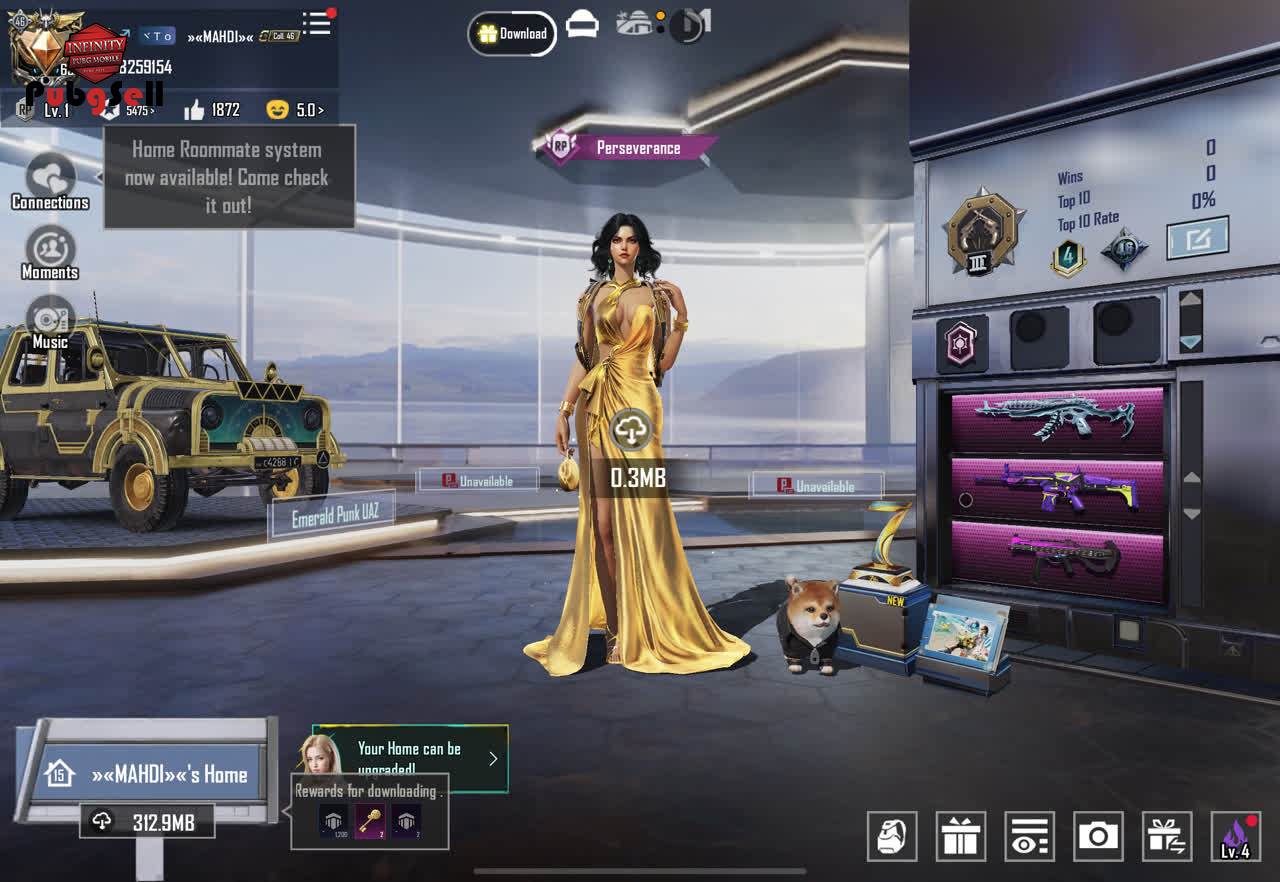
Task: Take a photo with the camera button
Action: (1098, 836)
